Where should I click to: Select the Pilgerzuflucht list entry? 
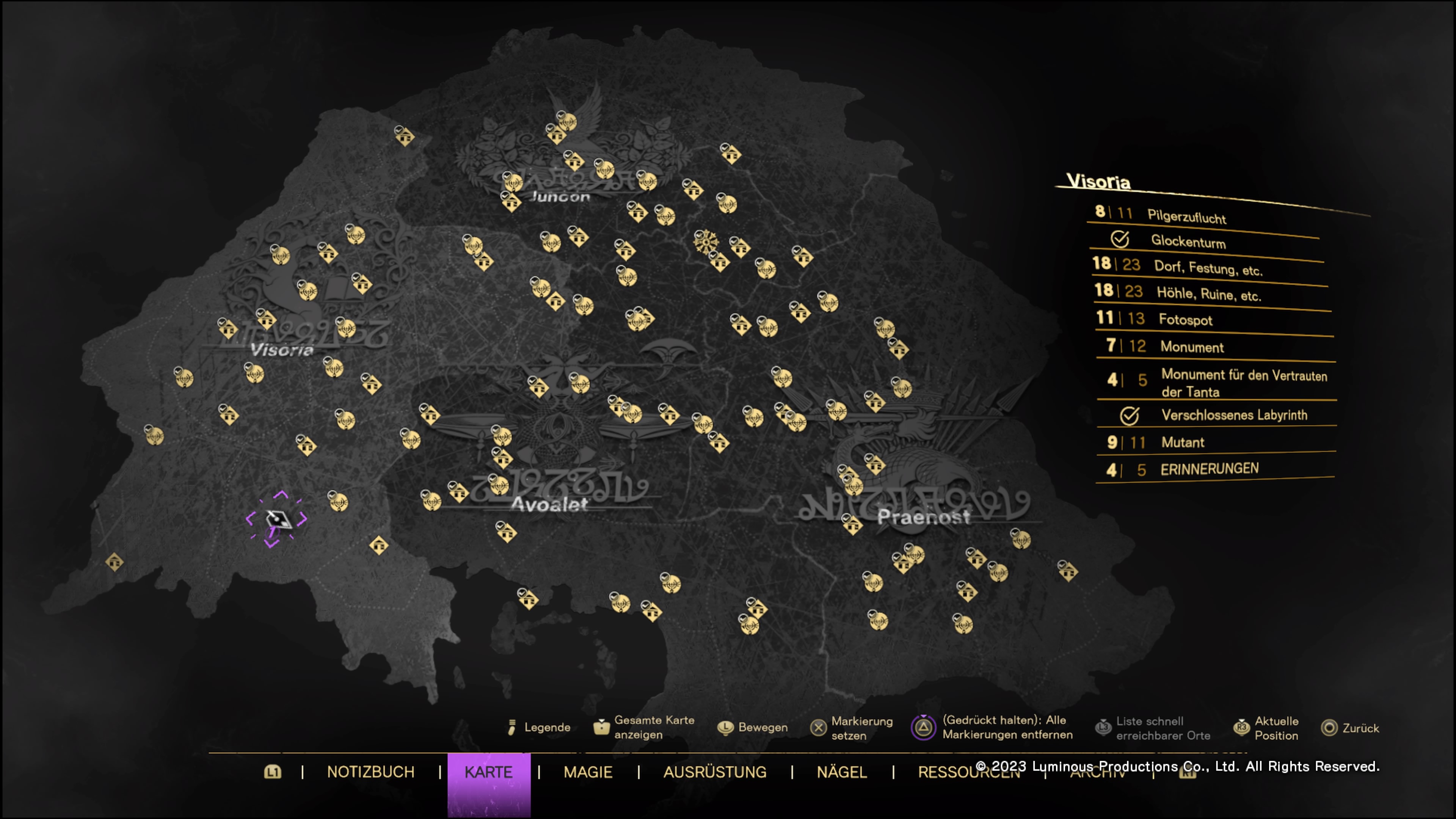[x=1186, y=217]
